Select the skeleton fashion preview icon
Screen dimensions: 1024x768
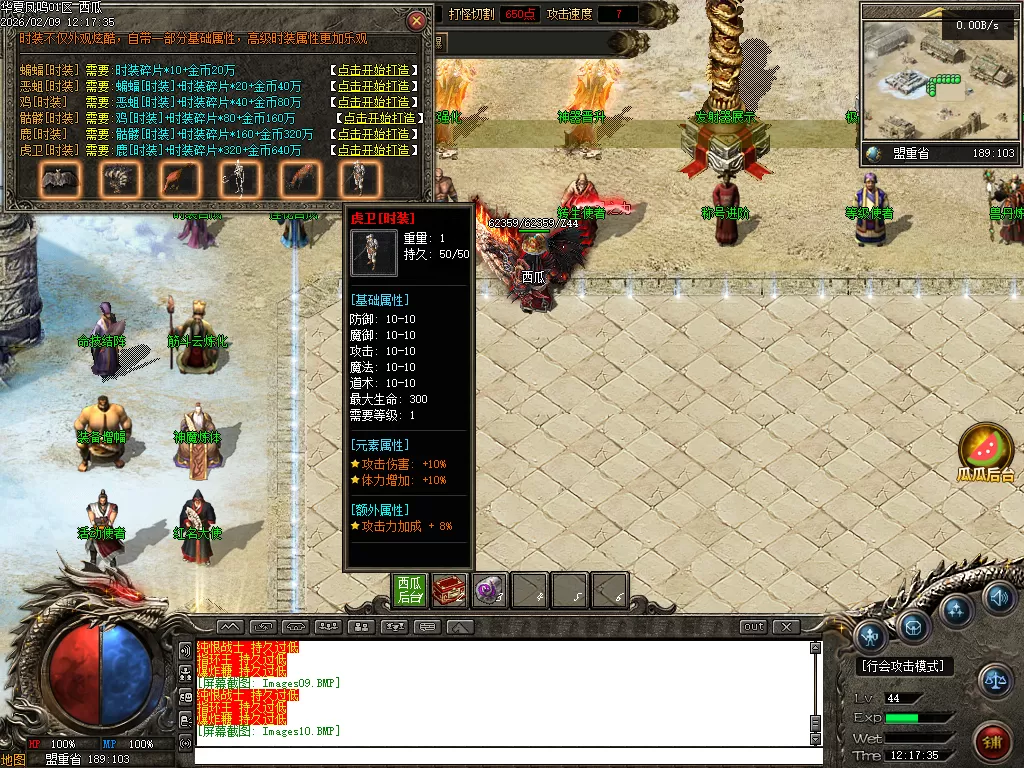[x=240, y=180]
